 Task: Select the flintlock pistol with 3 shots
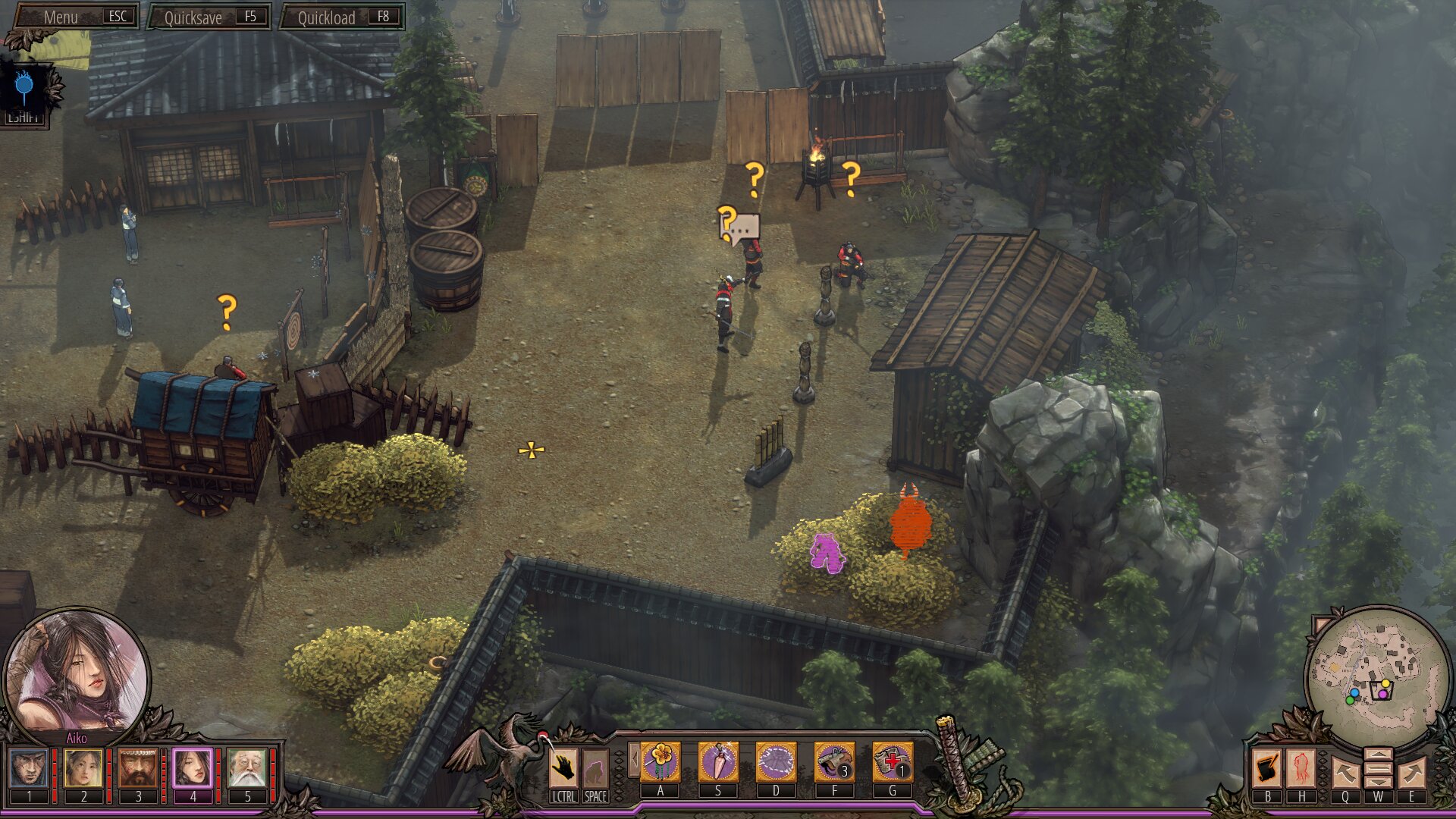coord(834,761)
